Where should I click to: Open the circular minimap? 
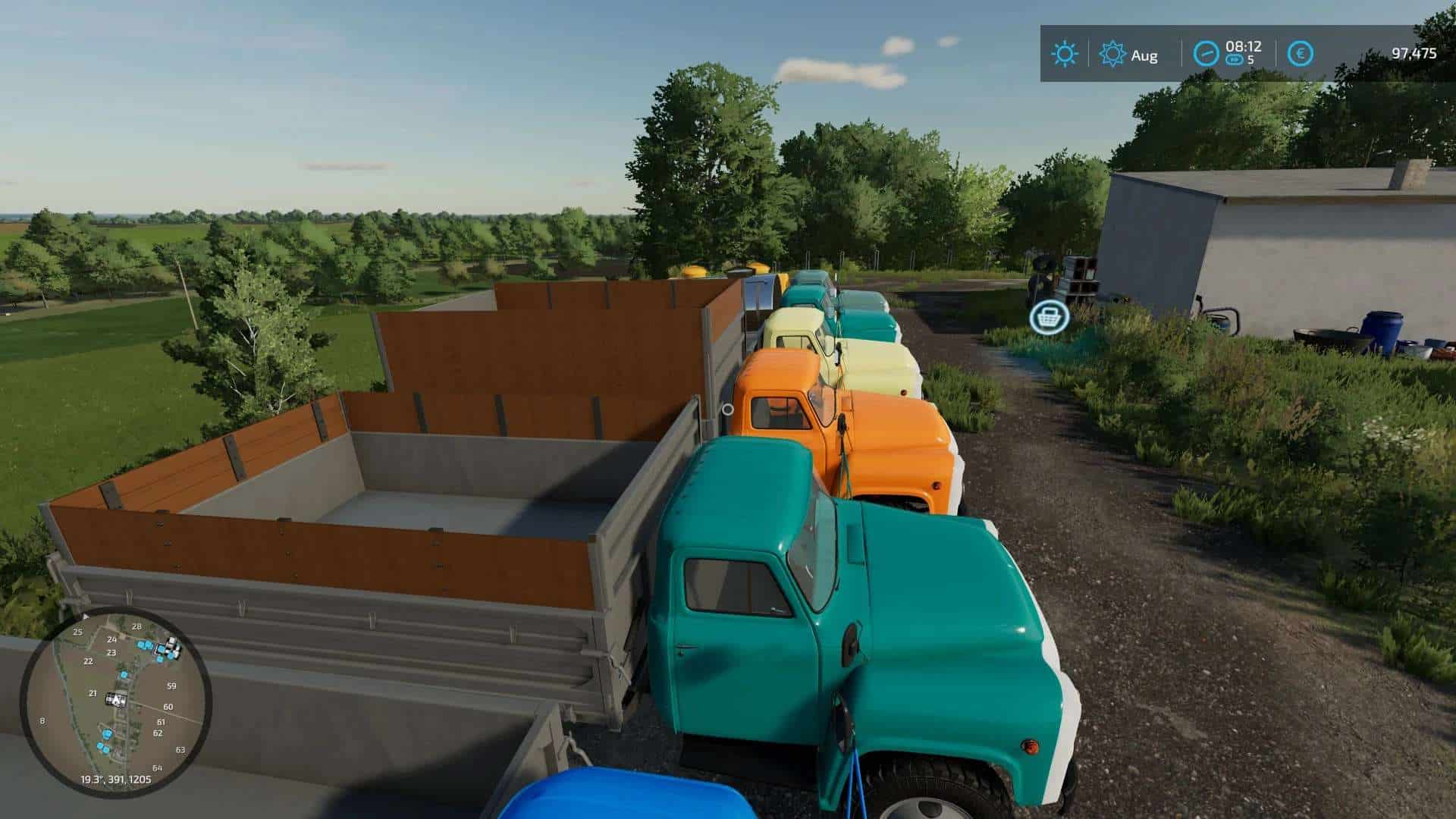coord(115,701)
